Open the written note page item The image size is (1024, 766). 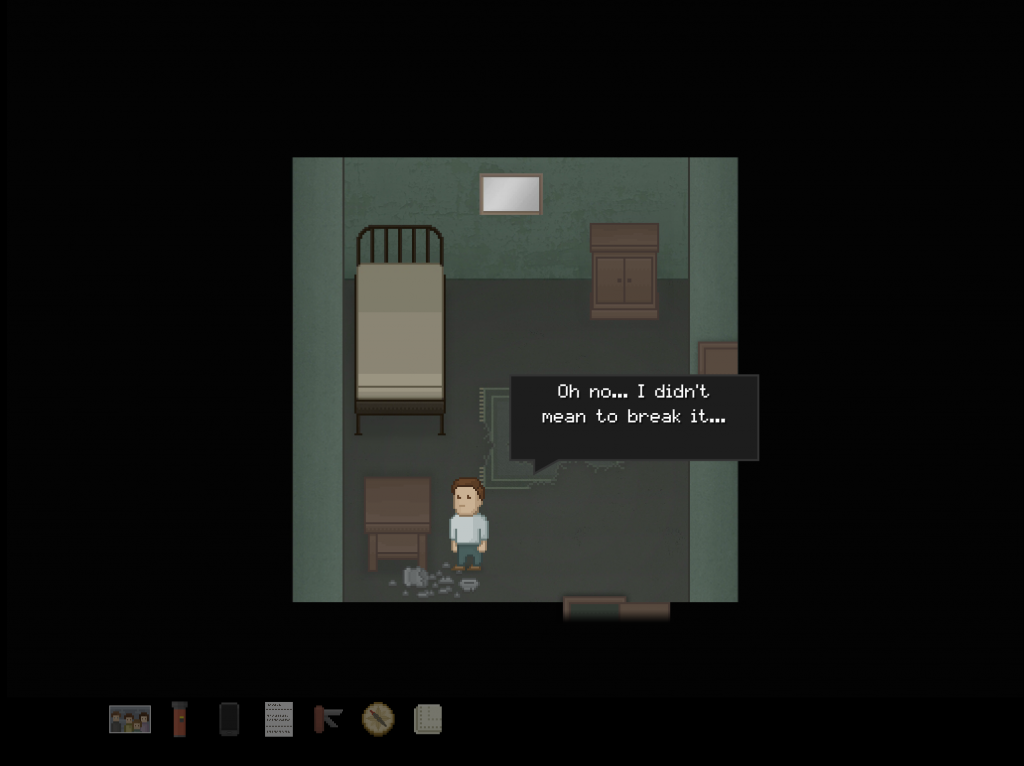[278, 719]
